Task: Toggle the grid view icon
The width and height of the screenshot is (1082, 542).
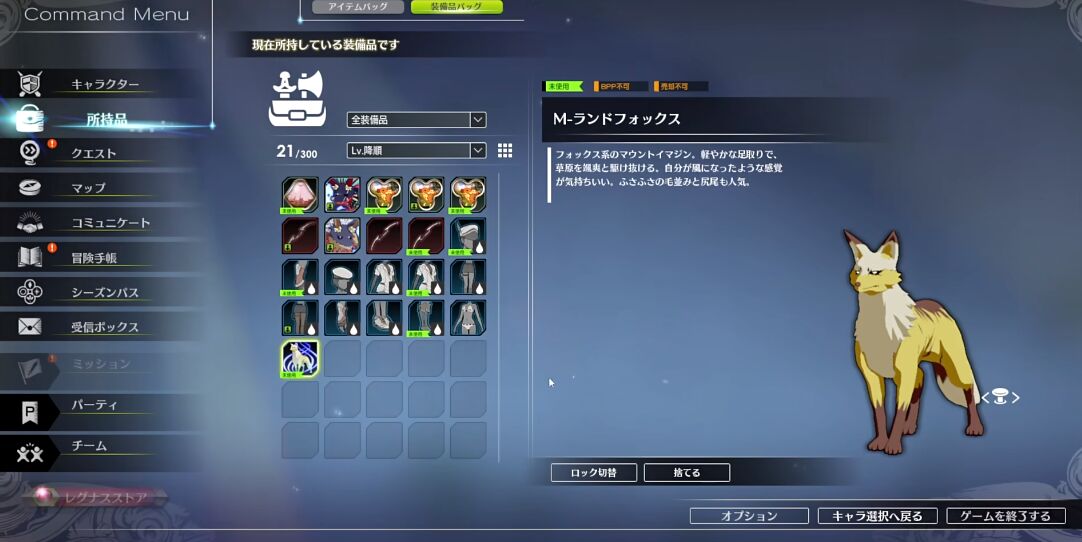Action: point(505,150)
